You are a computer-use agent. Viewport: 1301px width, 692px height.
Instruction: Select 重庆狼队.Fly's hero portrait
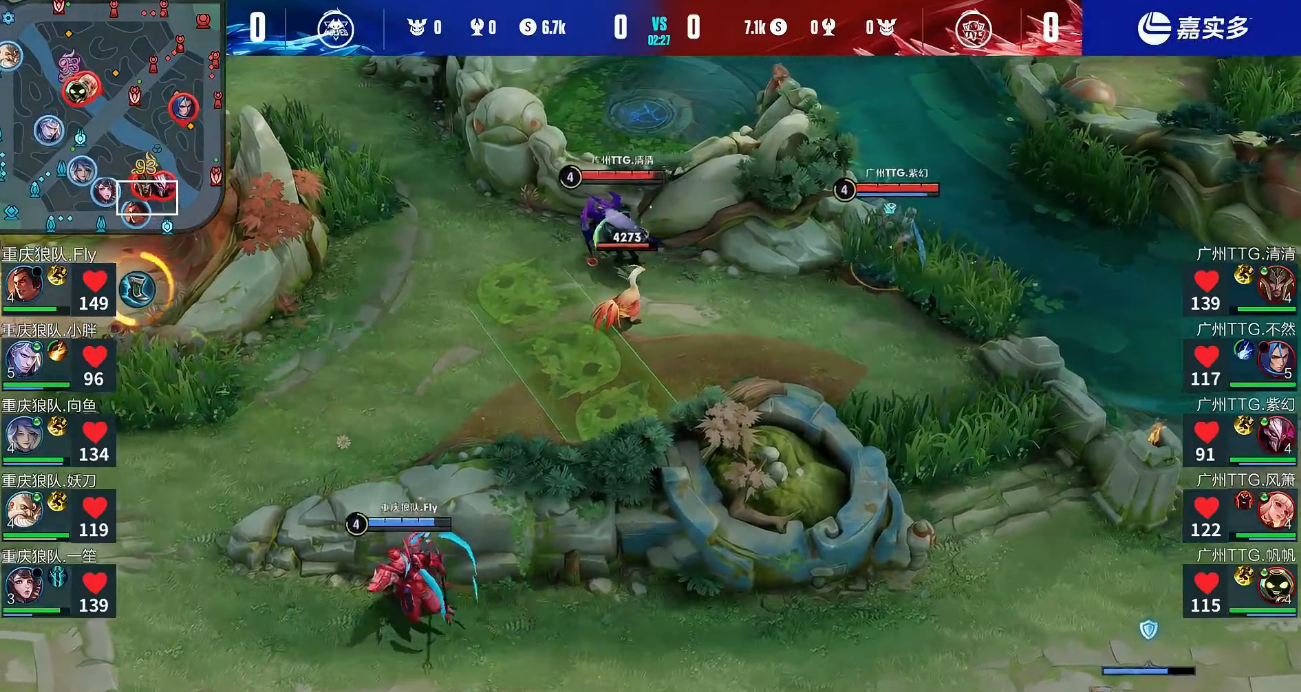click(x=24, y=285)
